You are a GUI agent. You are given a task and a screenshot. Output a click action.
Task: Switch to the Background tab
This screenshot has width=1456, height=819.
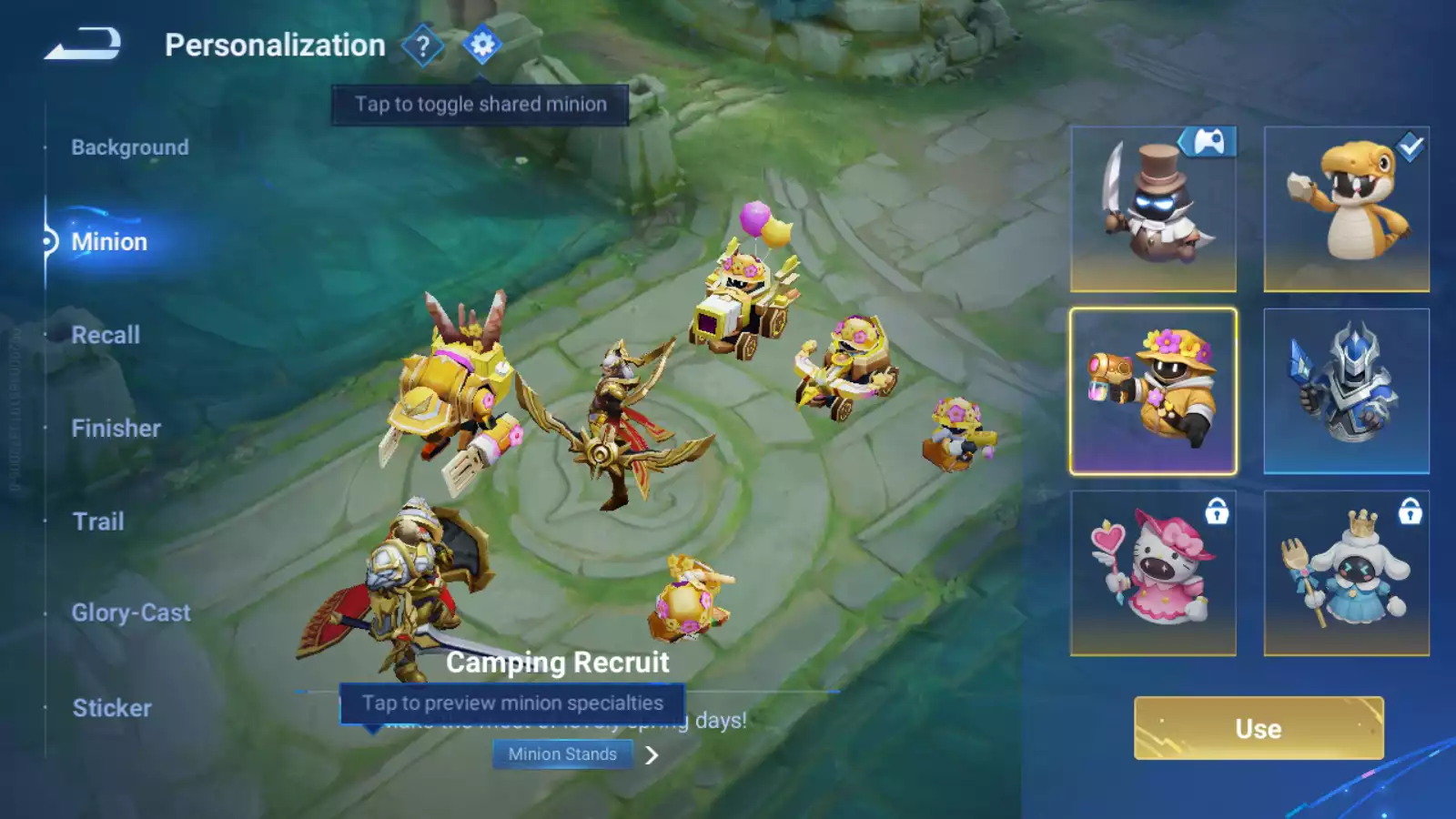(130, 147)
